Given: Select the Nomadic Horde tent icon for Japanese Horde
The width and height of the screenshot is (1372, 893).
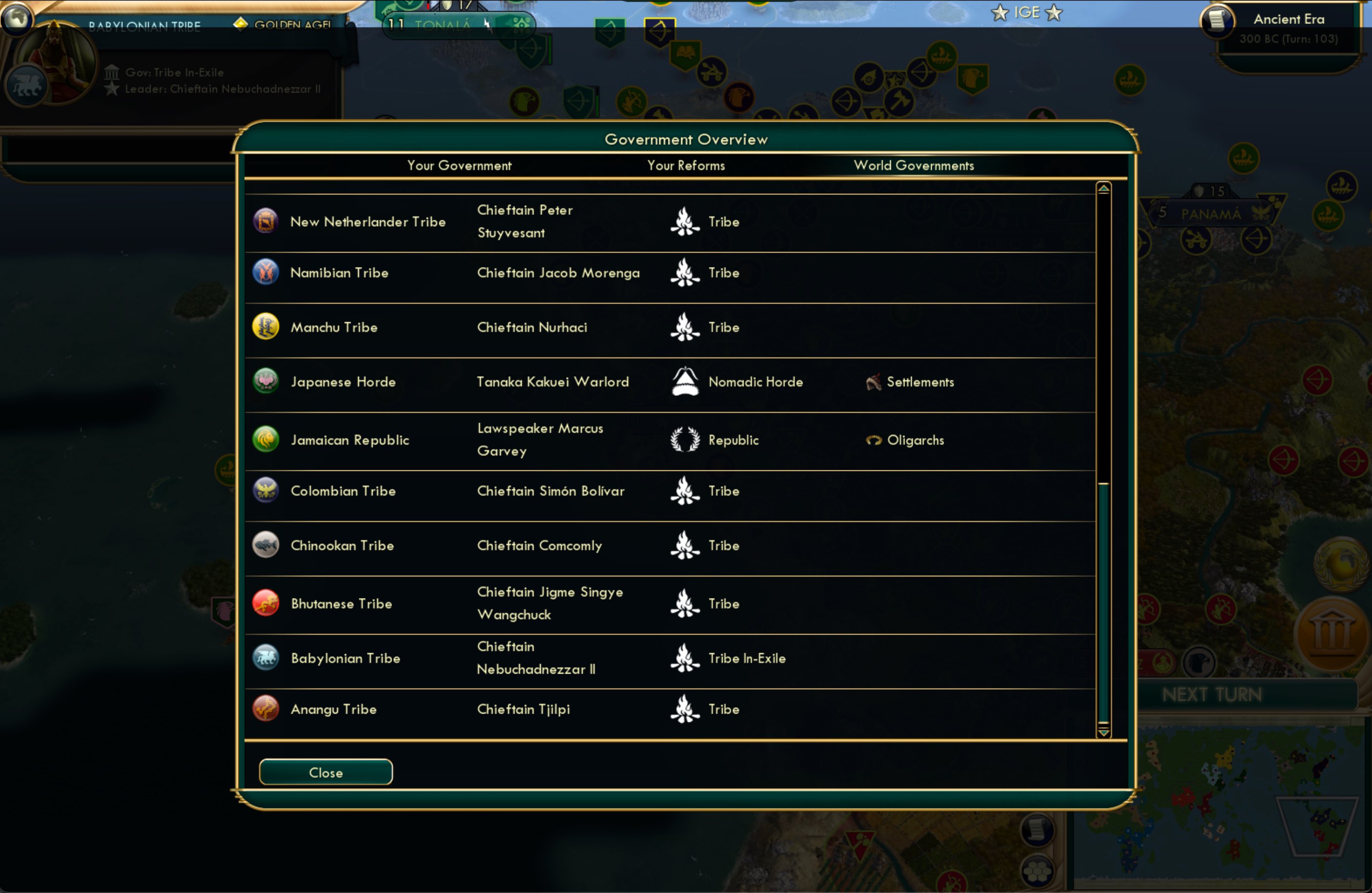Looking at the screenshot, I should point(685,381).
